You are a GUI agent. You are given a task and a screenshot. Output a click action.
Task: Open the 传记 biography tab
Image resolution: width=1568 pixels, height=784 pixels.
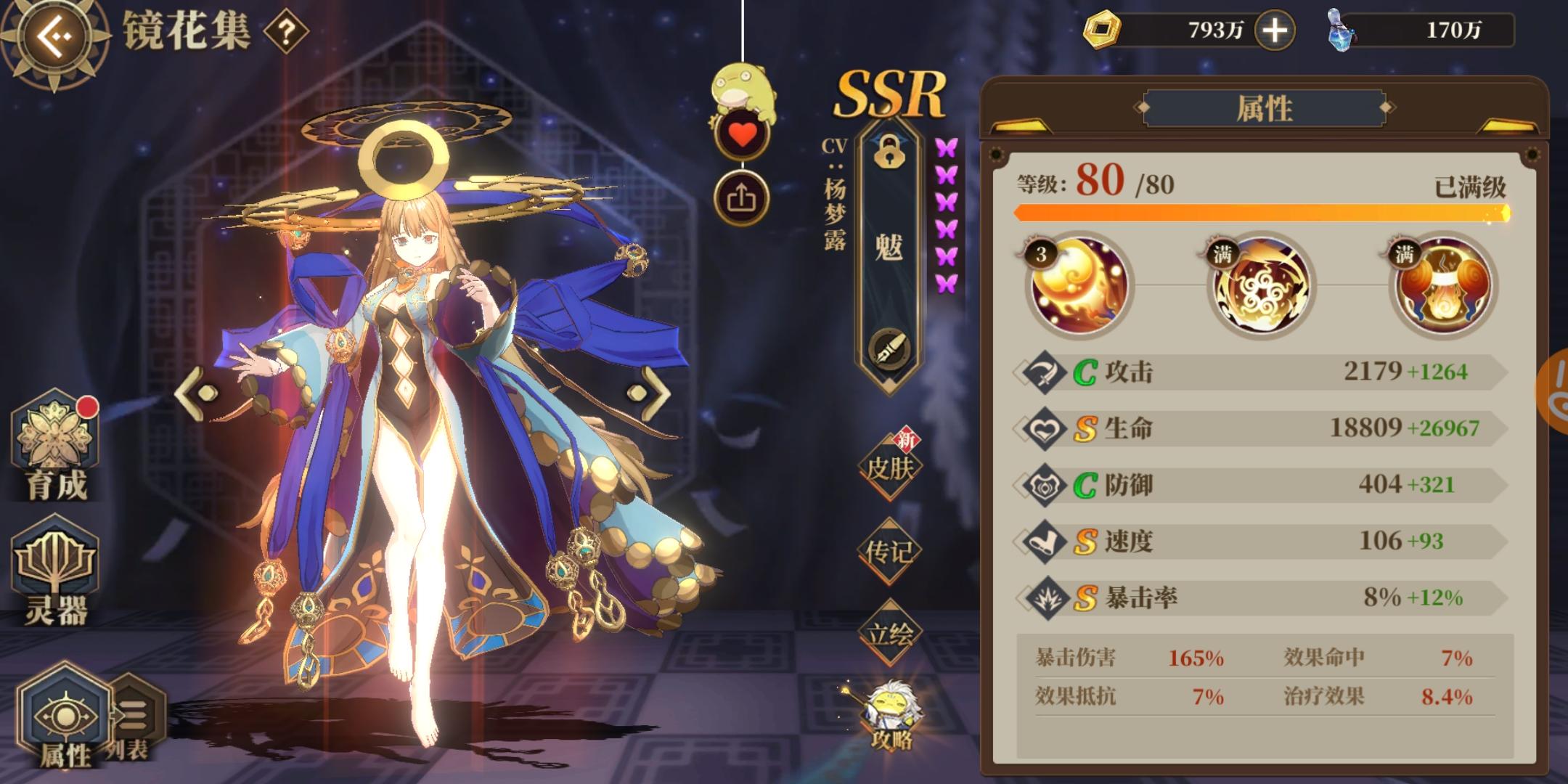coord(891,550)
